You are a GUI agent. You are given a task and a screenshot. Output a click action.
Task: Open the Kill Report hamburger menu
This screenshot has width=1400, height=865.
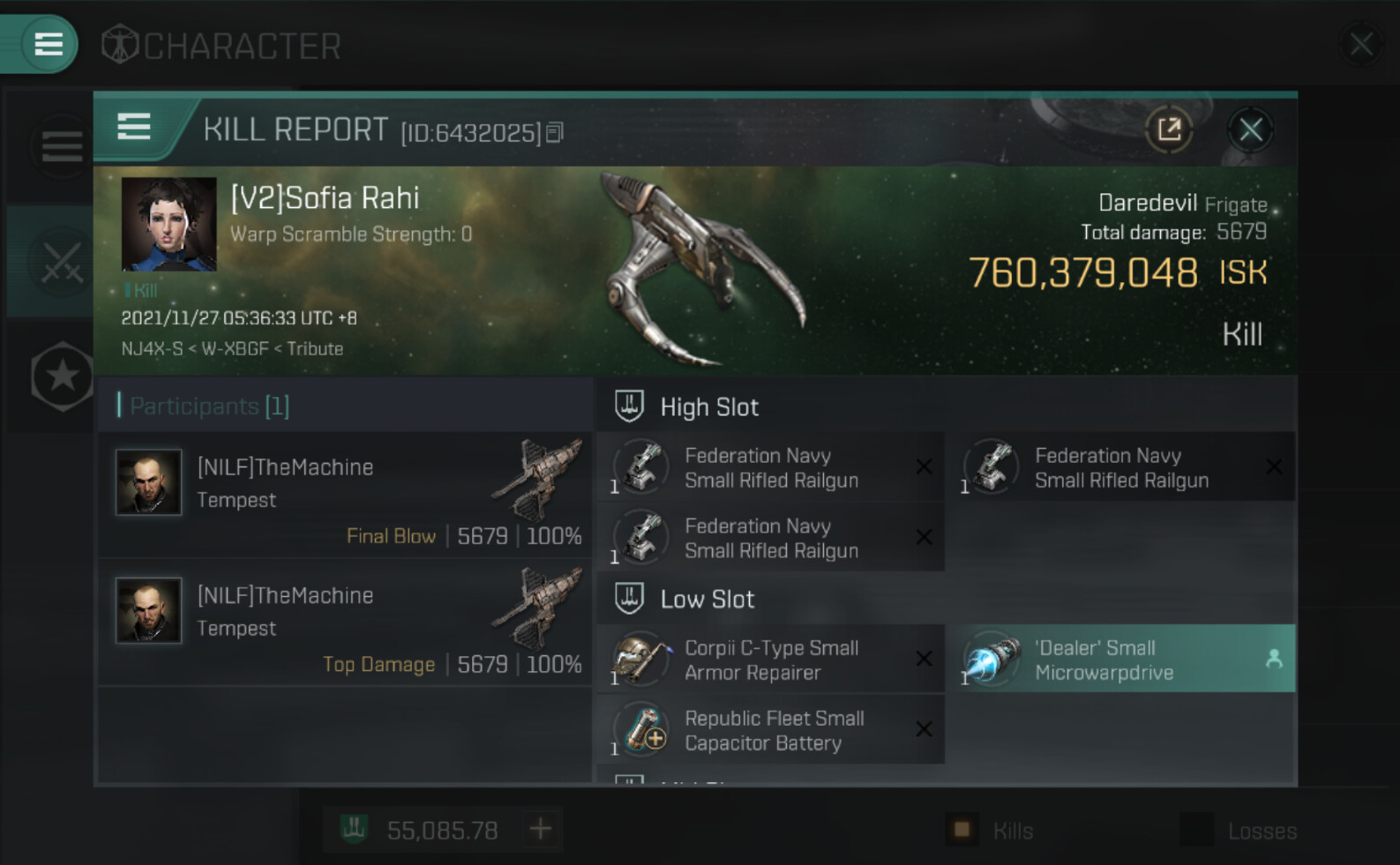pos(134,128)
